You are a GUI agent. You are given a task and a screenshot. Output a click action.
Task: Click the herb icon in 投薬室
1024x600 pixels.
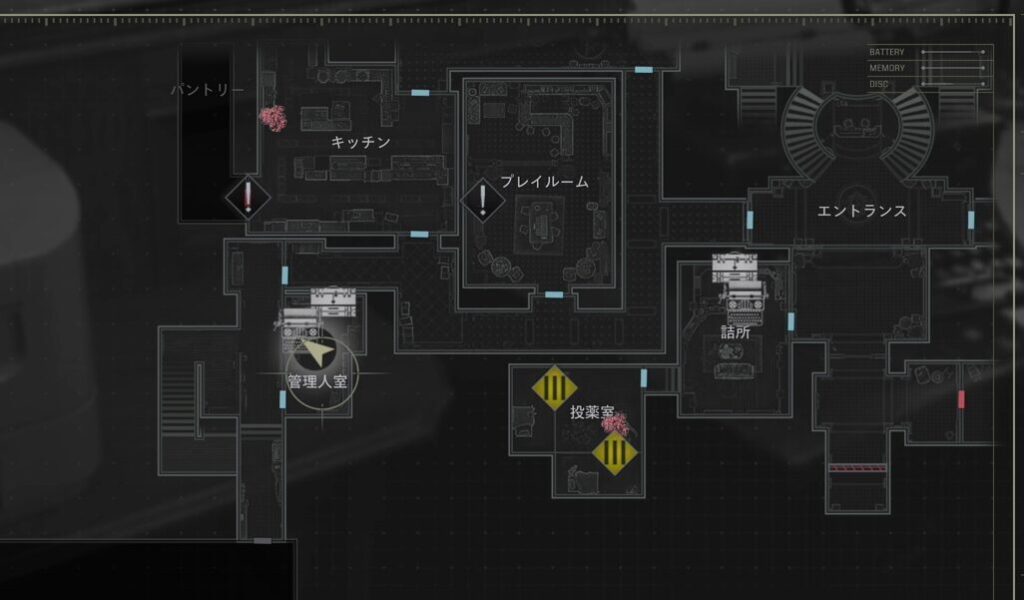[613, 424]
